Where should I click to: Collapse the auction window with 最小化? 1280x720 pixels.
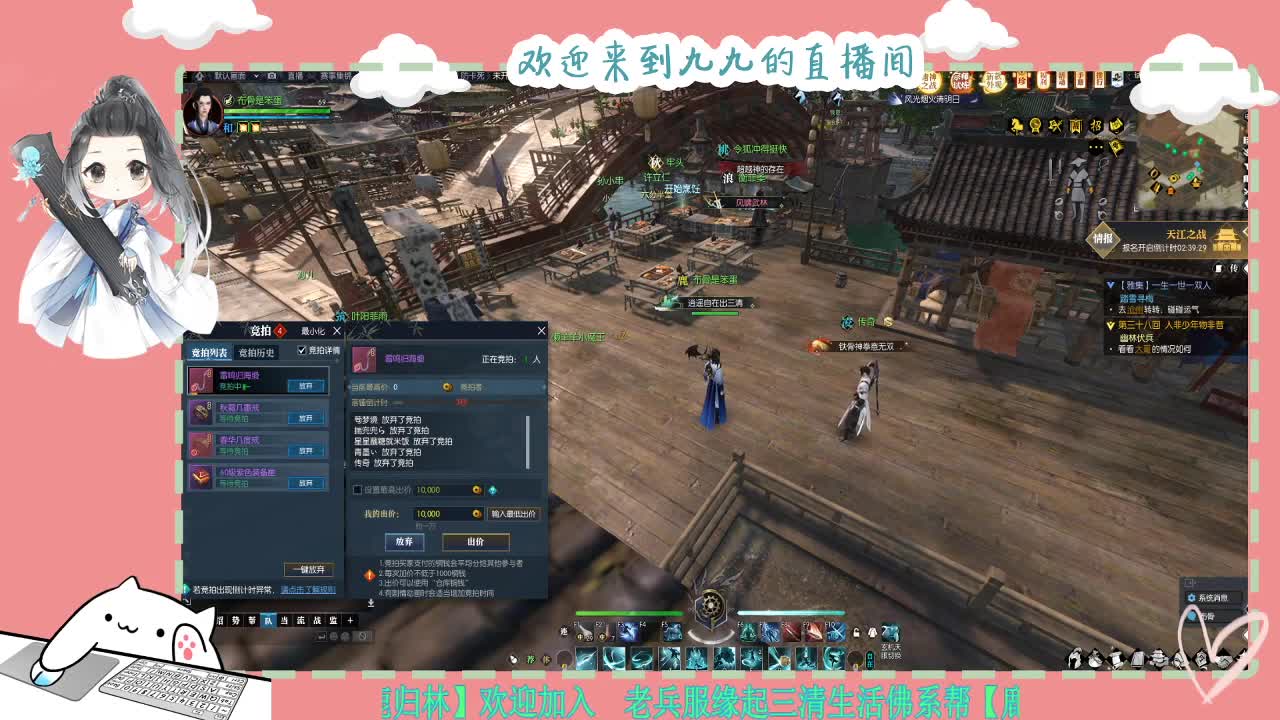click(311, 332)
